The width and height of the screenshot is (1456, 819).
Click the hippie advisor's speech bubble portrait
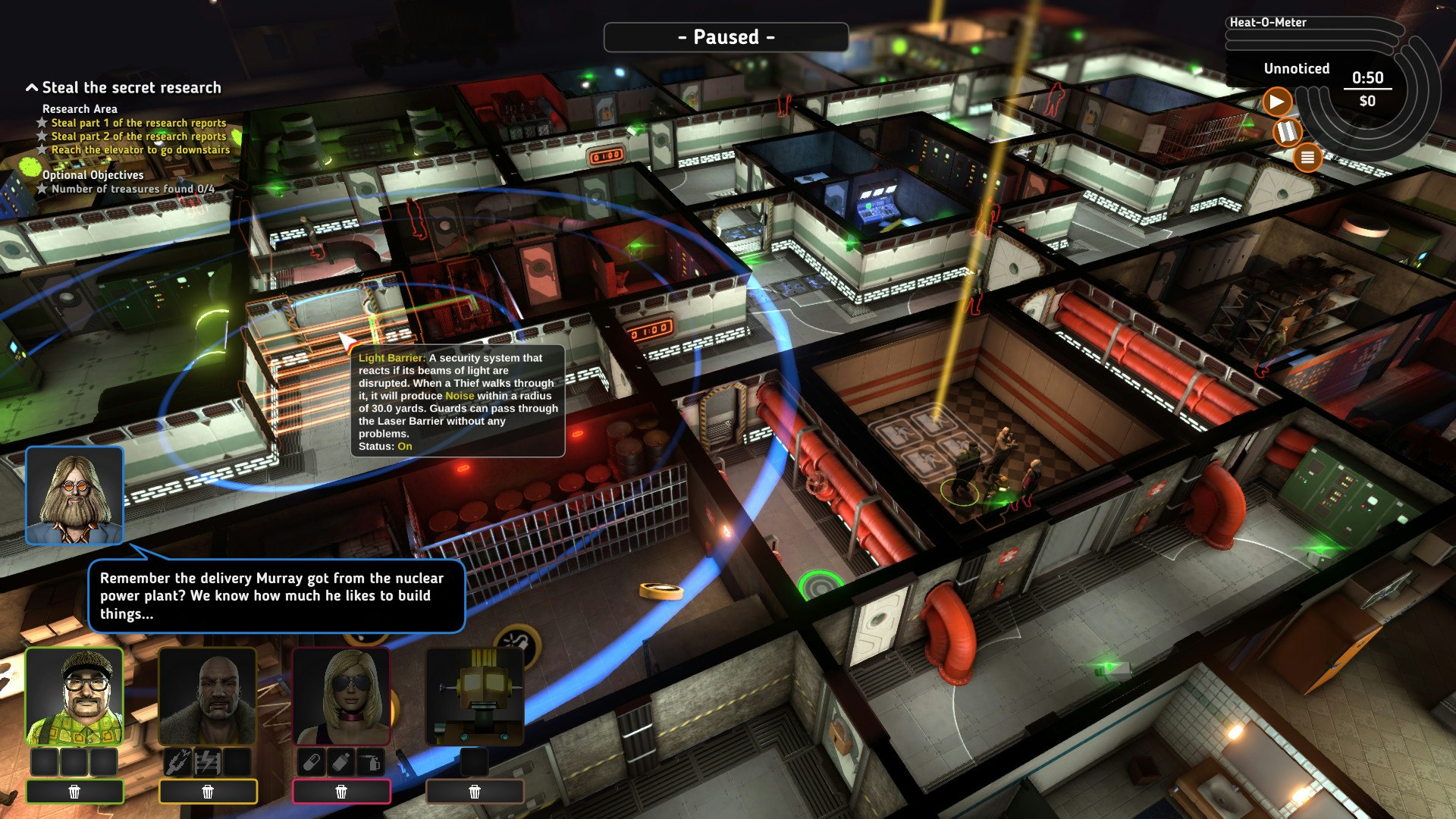click(x=74, y=496)
